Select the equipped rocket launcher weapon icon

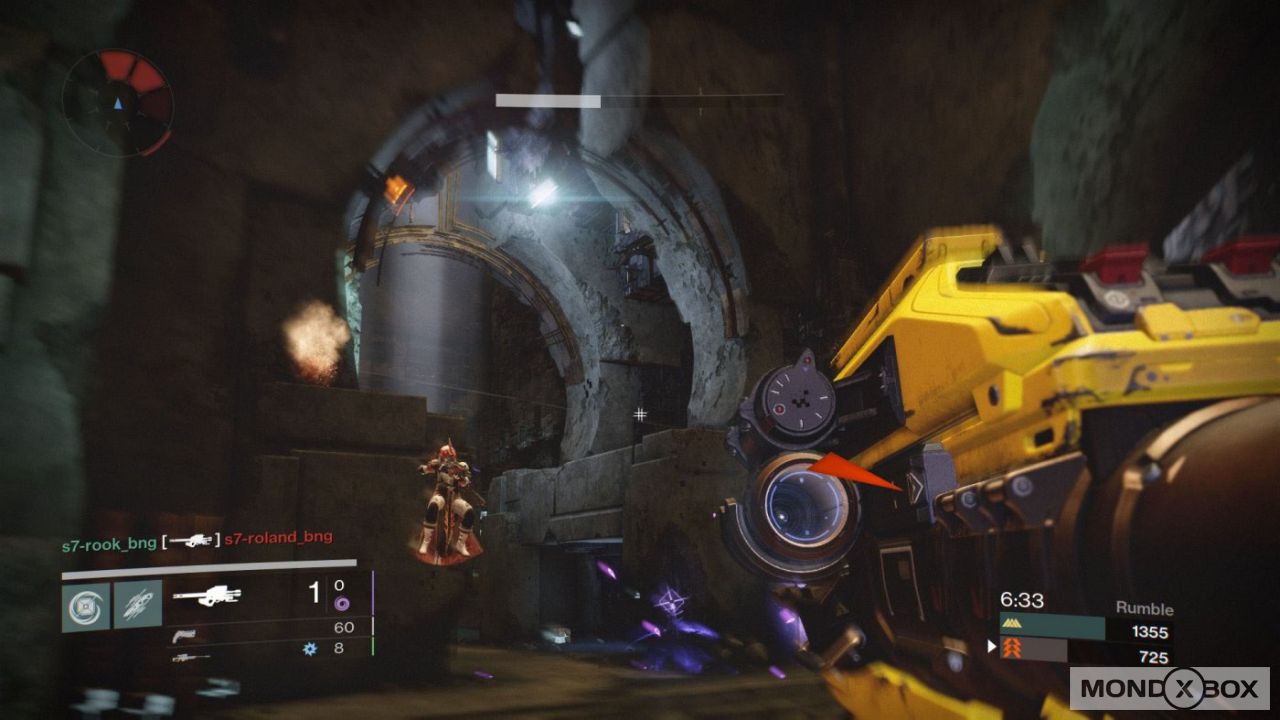(206, 596)
